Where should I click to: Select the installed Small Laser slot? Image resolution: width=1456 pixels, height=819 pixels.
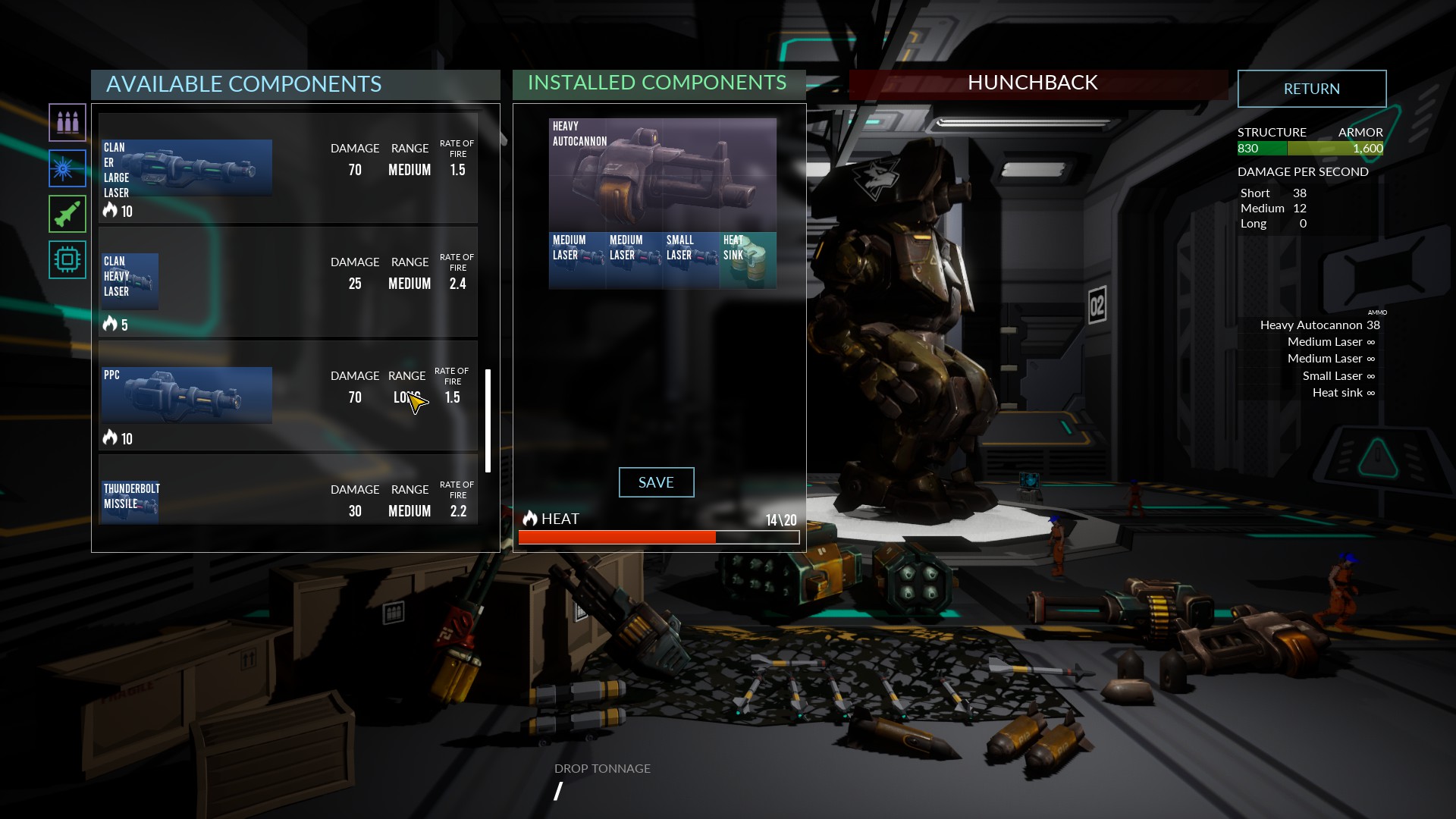pyautogui.click(x=690, y=260)
